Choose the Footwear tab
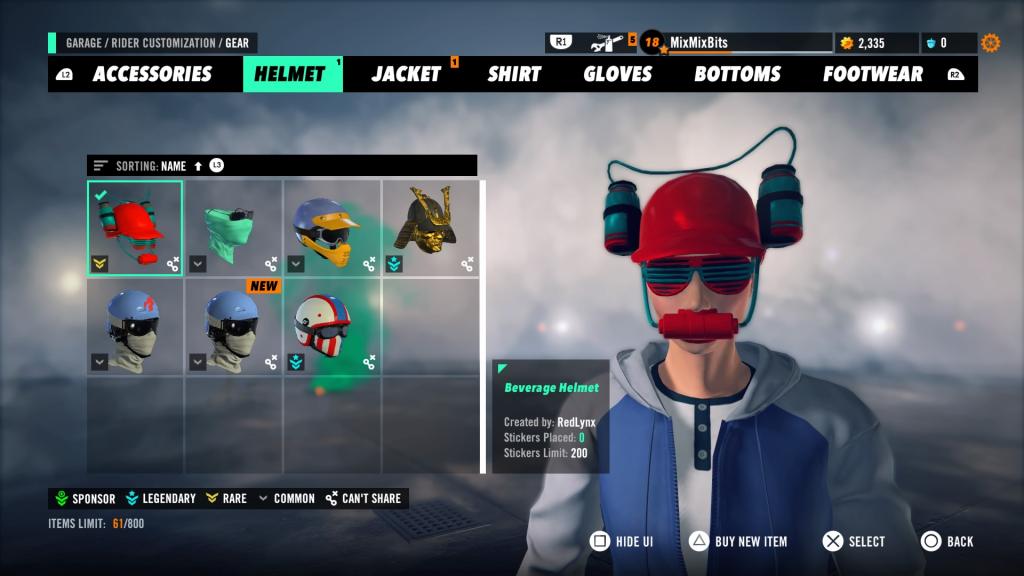Viewport: 1024px width, 576px height. (x=873, y=74)
